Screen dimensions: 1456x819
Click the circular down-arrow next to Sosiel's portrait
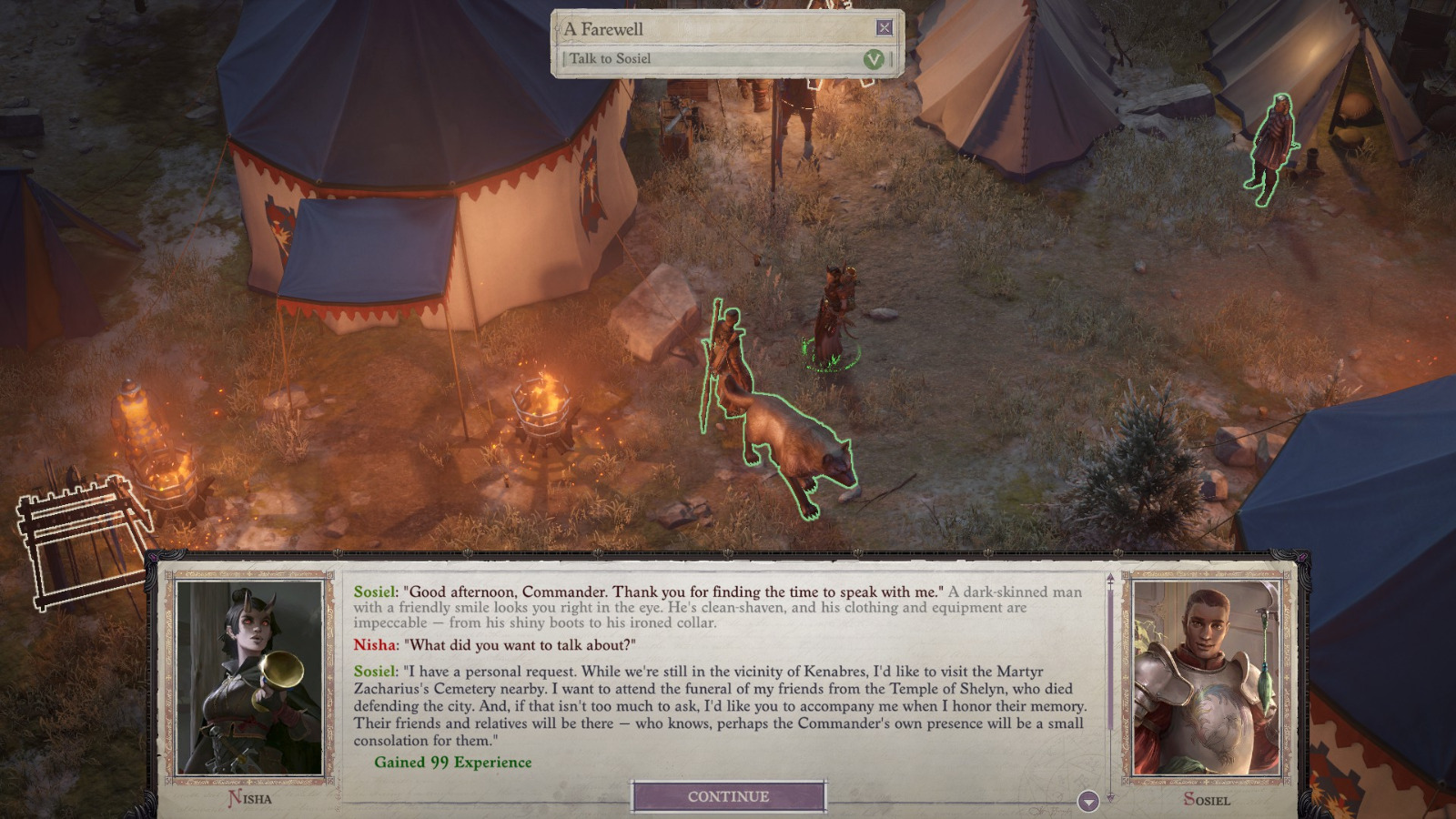(1087, 802)
